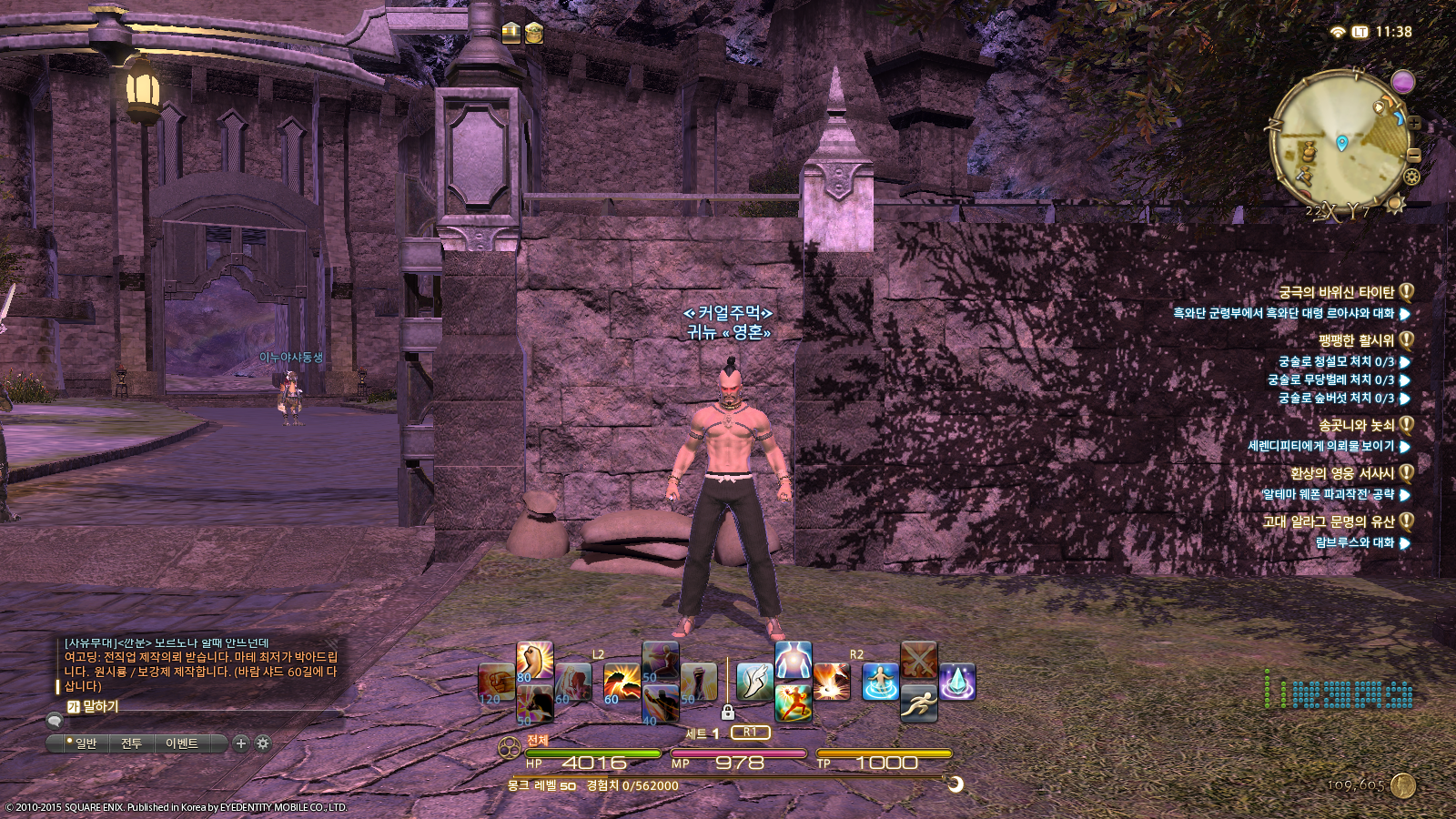The width and height of the screenshot is (1456, 819).
Task: Open the 팽팽한 활시위 quest tracker entry
Action: tap(1356, 340)
